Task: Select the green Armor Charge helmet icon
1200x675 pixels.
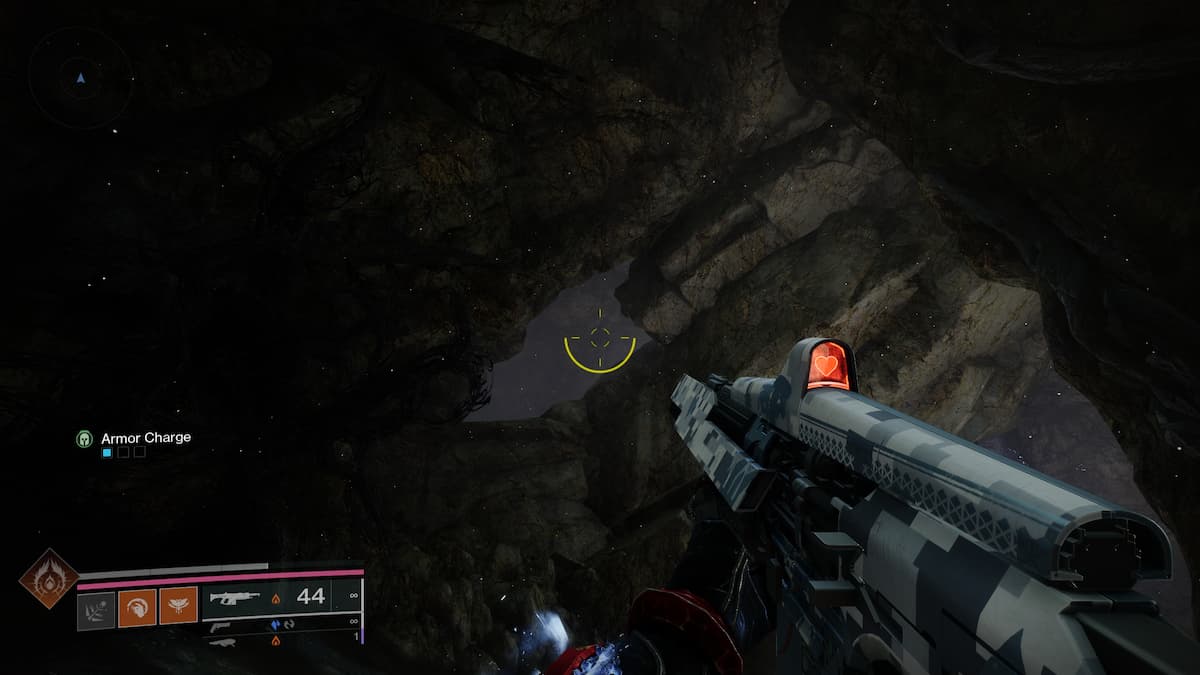Action: tap(85, 438)
